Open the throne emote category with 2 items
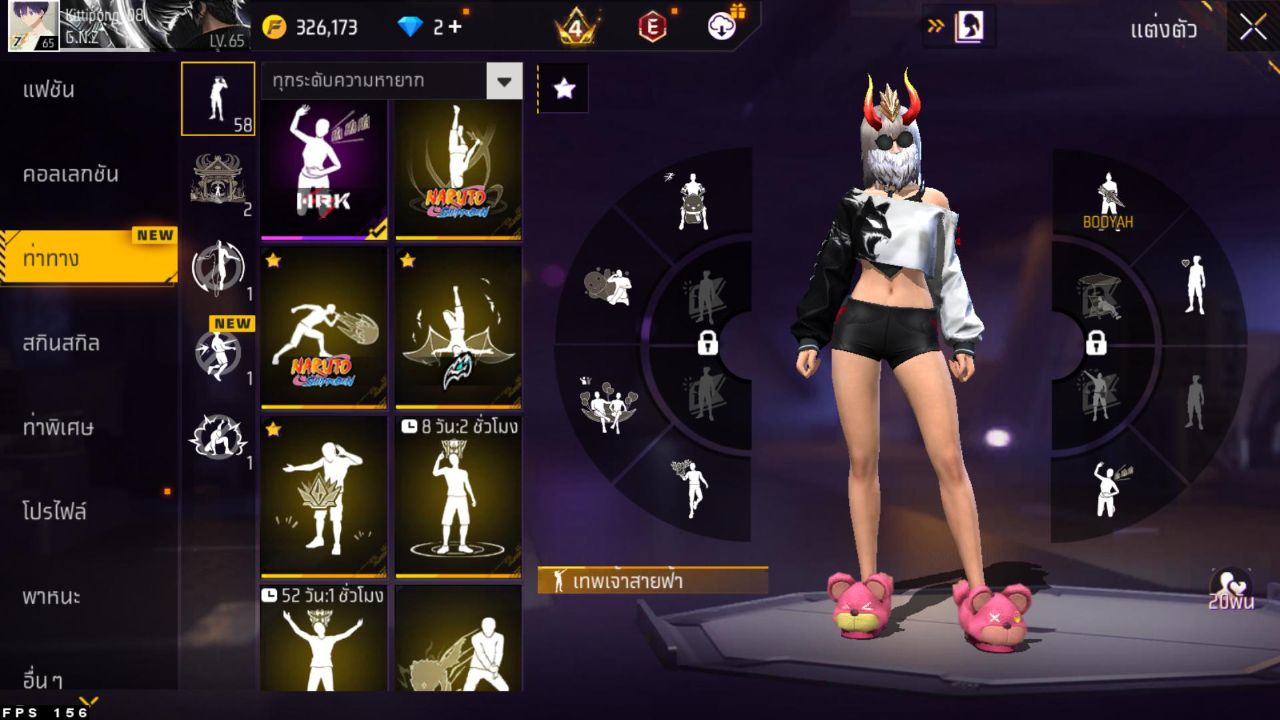 (x=219, y=177)
